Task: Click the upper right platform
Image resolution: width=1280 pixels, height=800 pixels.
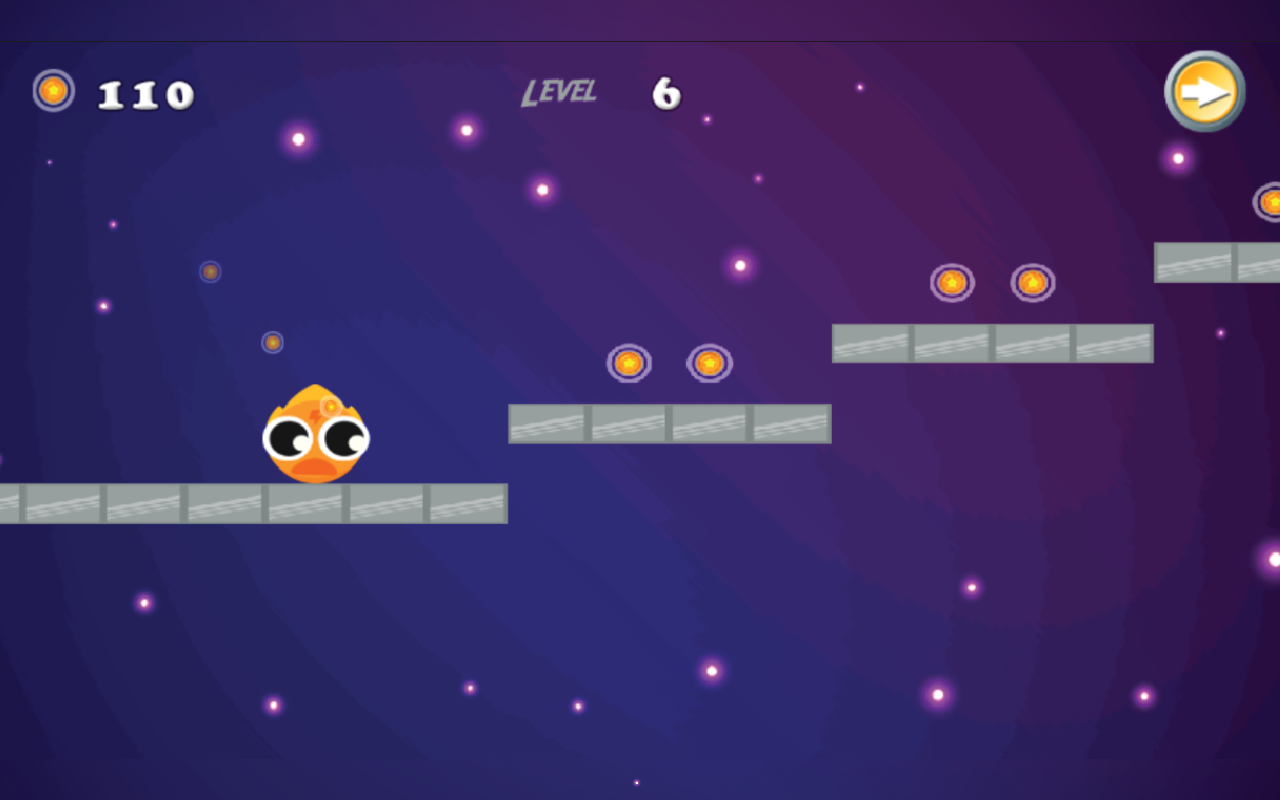Action: 993,341
